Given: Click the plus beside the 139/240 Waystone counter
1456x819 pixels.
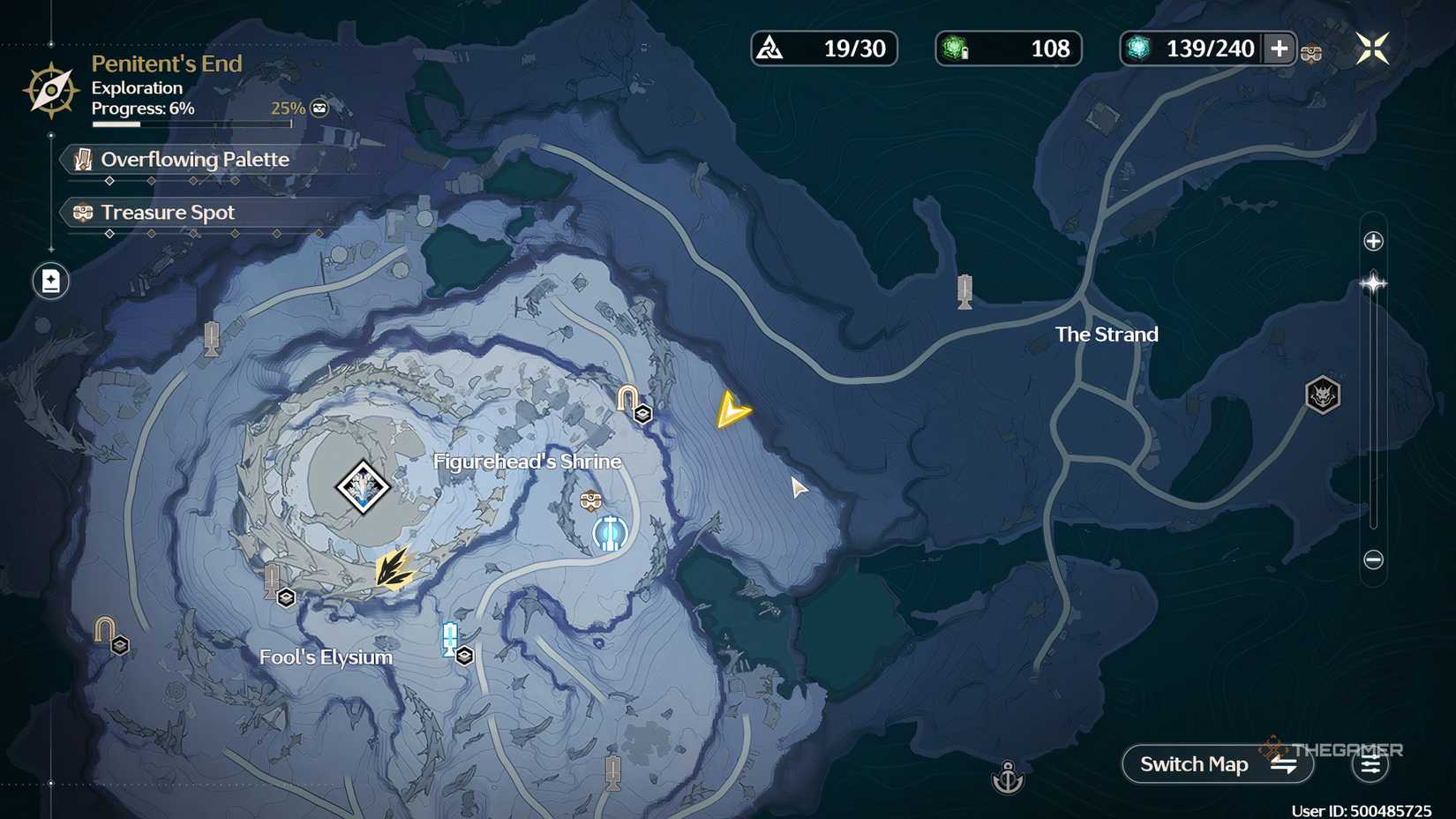Looking at the screenshot, I should 1280,49.
